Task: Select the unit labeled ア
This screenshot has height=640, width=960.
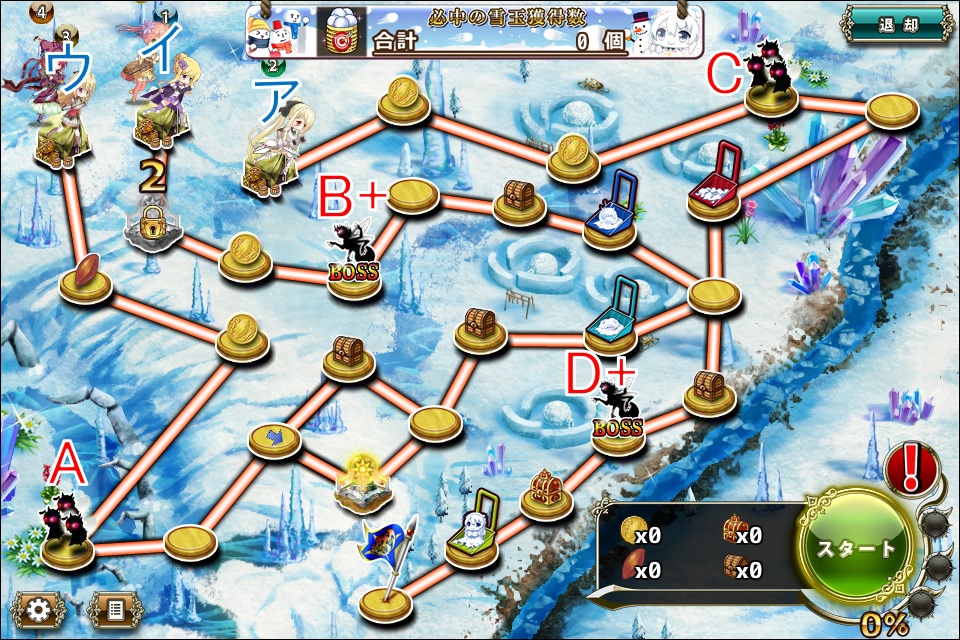Action: pos(273,152)
